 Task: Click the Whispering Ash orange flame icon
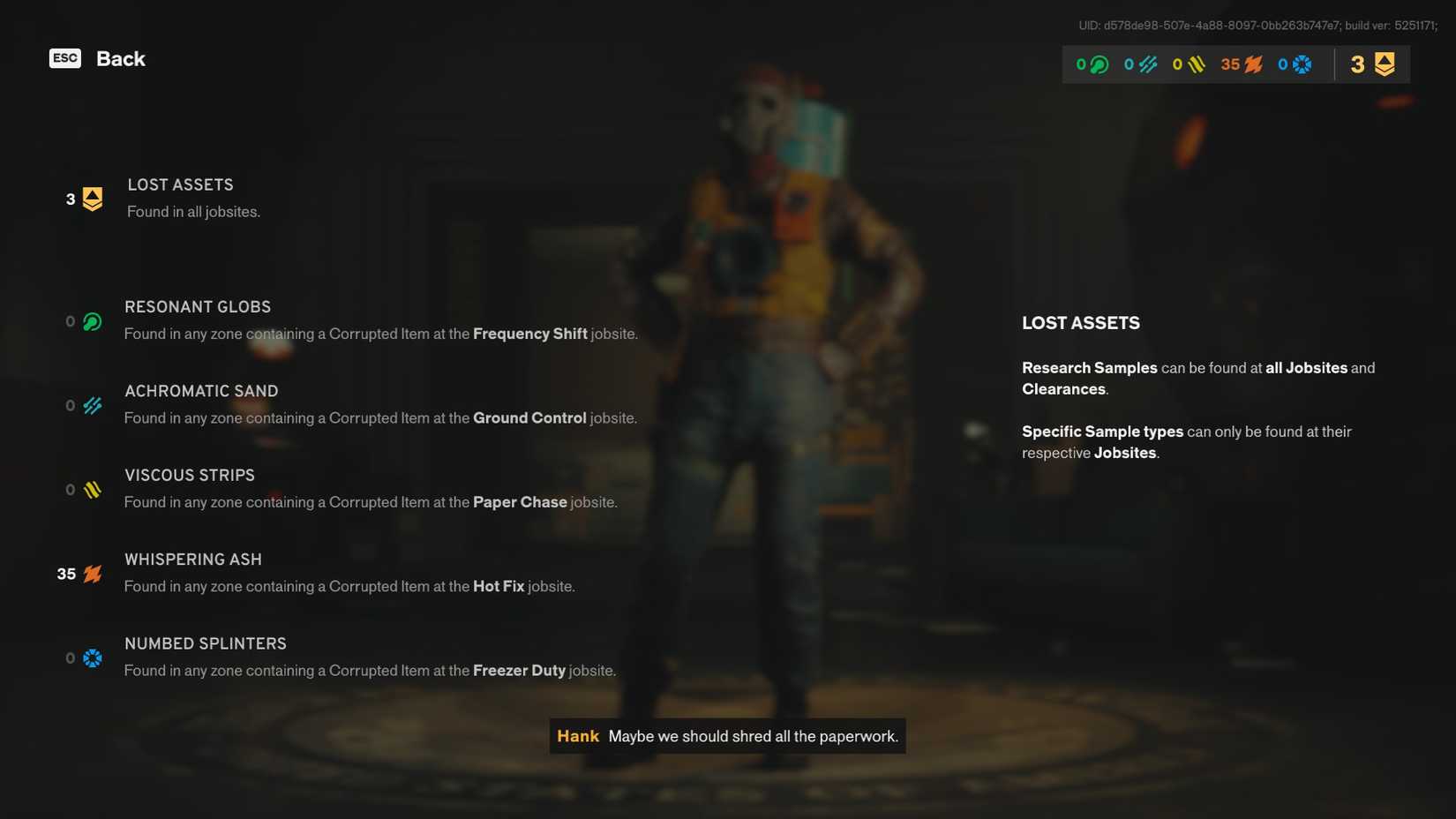click(91, 574)
